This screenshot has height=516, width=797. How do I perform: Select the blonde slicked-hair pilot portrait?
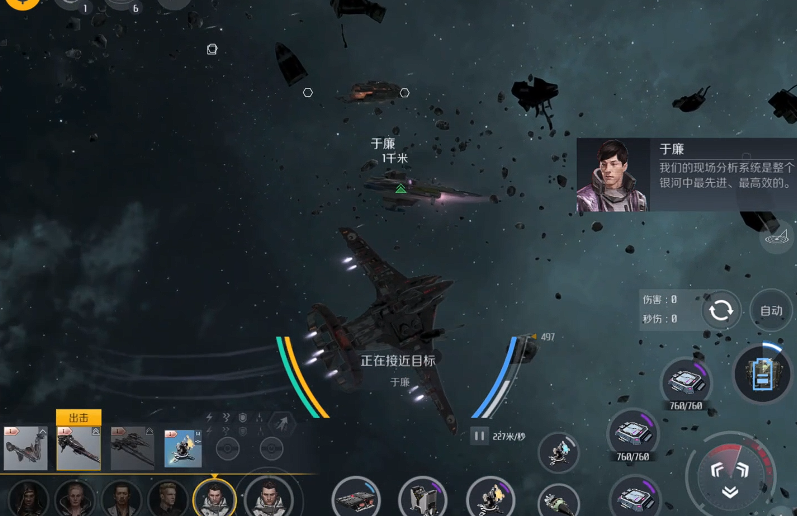[x=75, y=497]
